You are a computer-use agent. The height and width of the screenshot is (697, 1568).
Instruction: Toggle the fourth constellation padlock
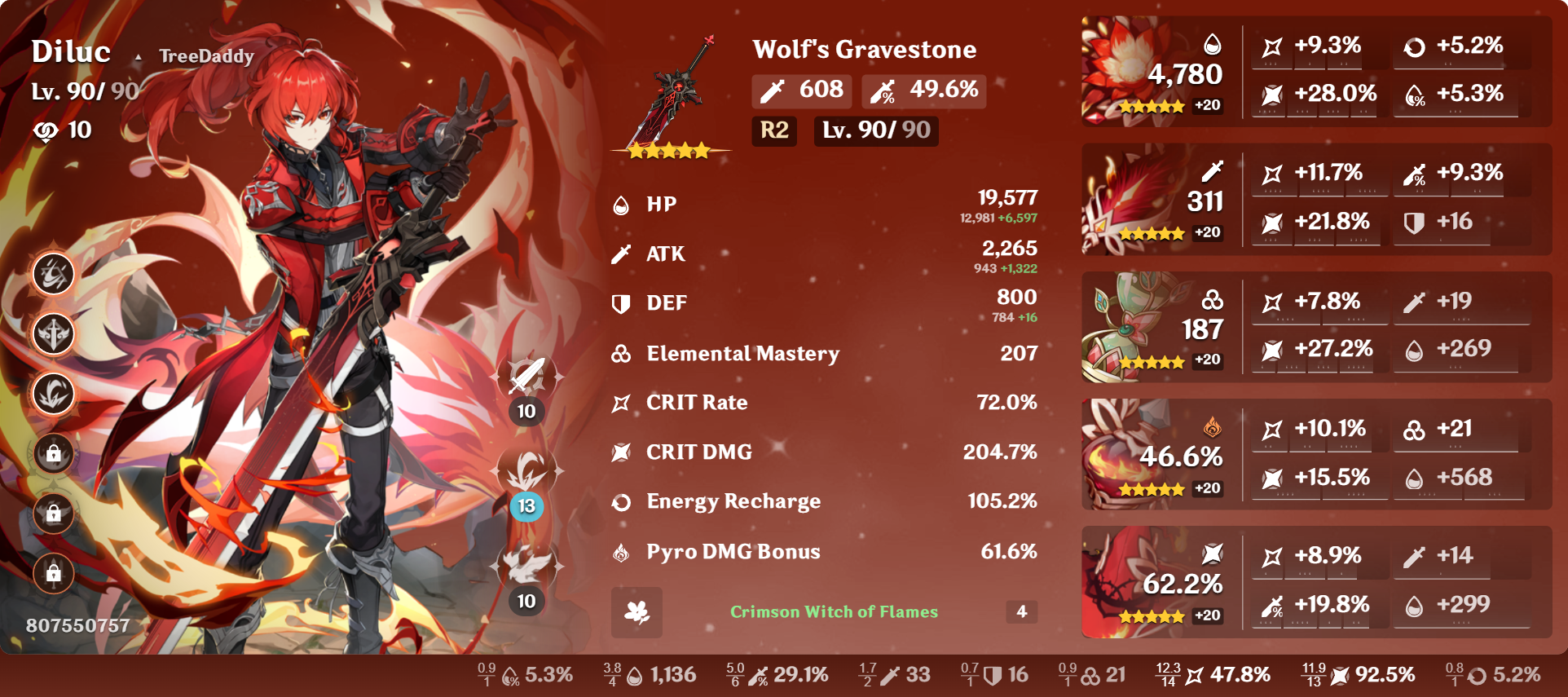click(x=51, y=454)
